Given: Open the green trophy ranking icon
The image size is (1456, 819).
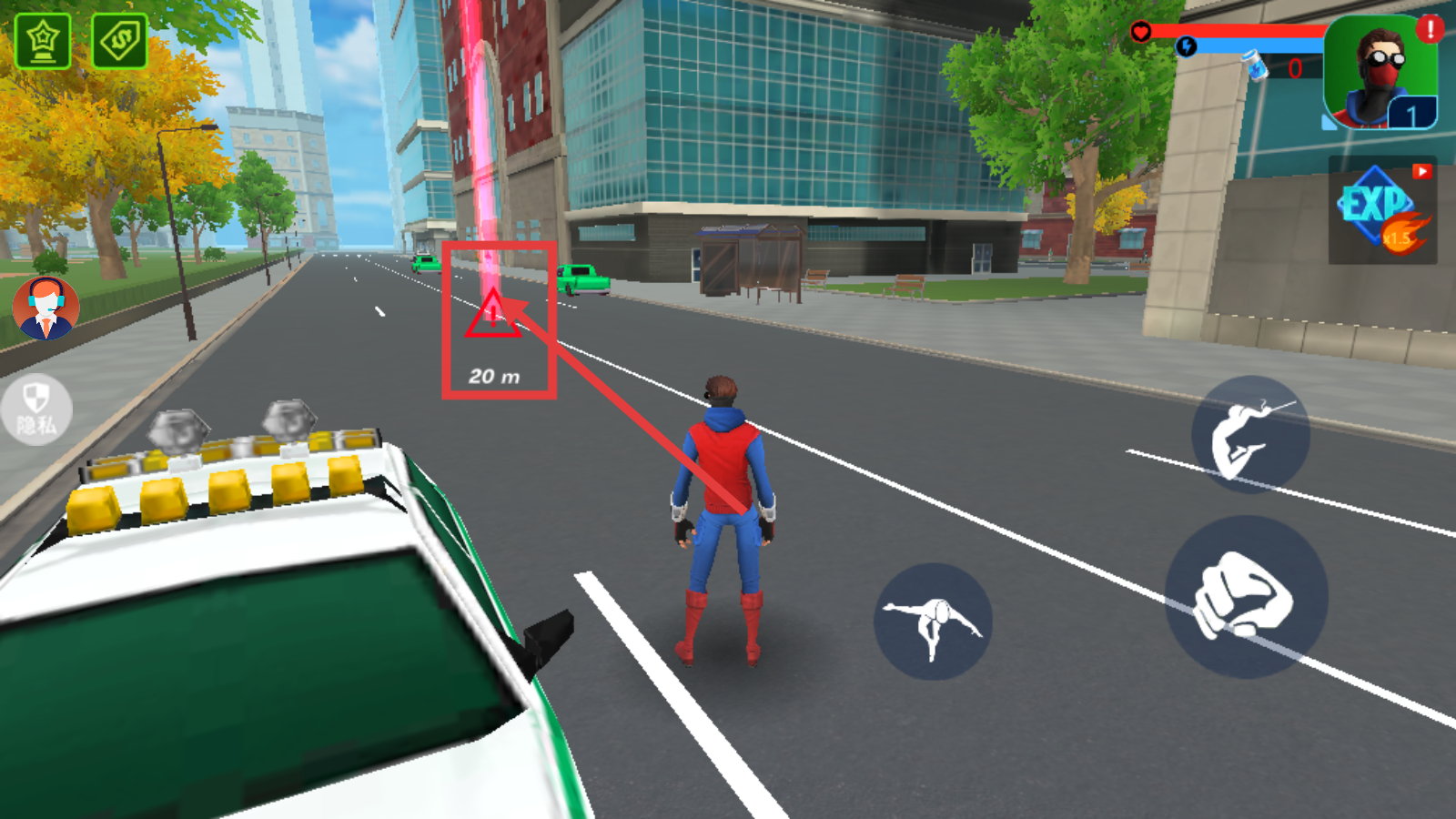Looking at the screenshot, I should click(x=43, y=41).
